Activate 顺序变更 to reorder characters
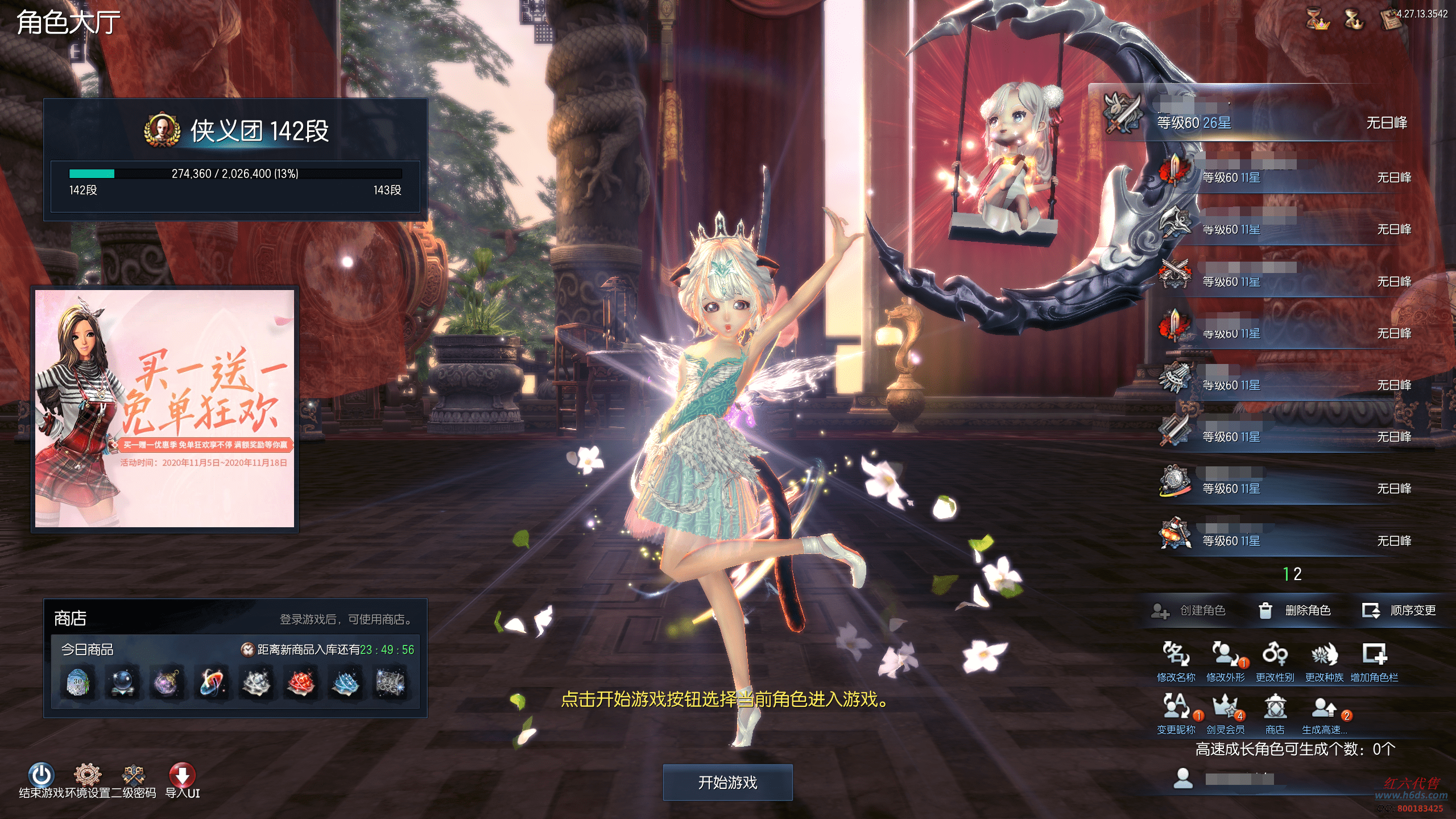This screenshot has width=1456, height=819. click(x=1400, y=611)
